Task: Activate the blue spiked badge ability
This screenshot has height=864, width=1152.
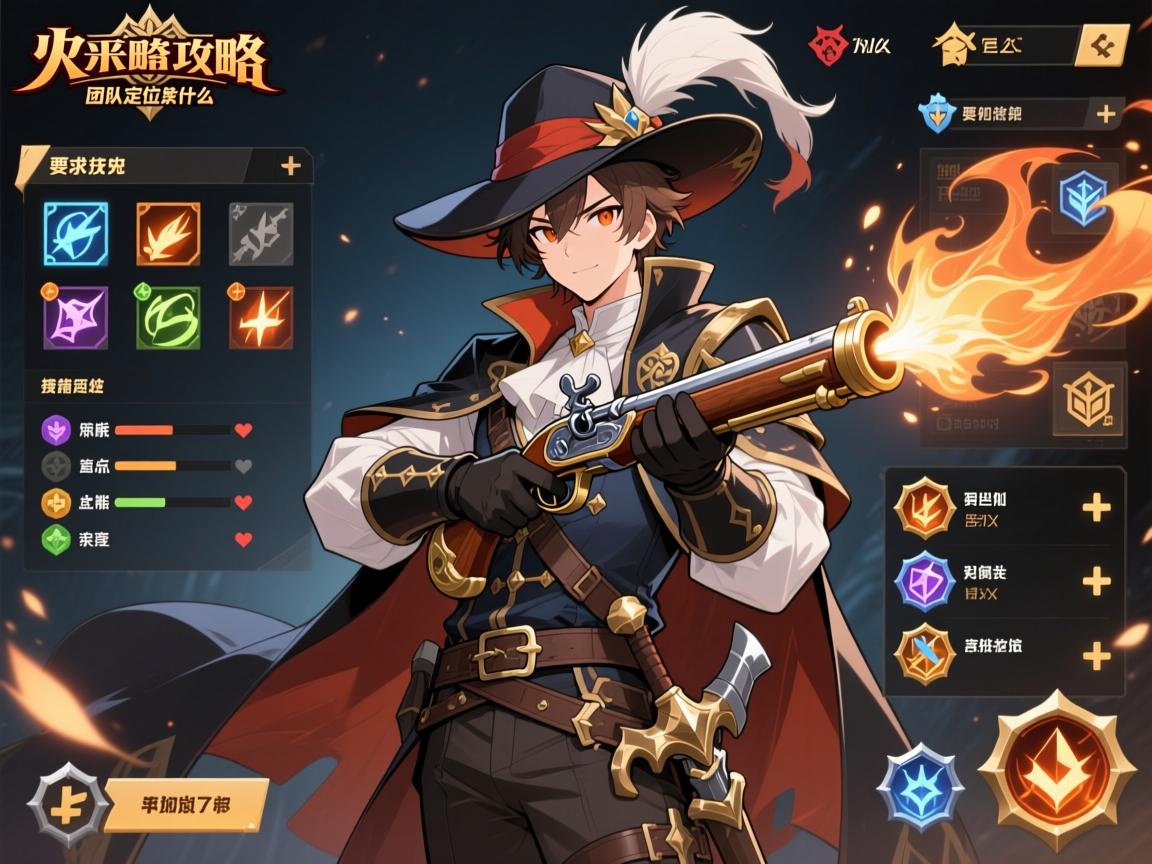Action: pyautogui.click(x=920, y=786)
